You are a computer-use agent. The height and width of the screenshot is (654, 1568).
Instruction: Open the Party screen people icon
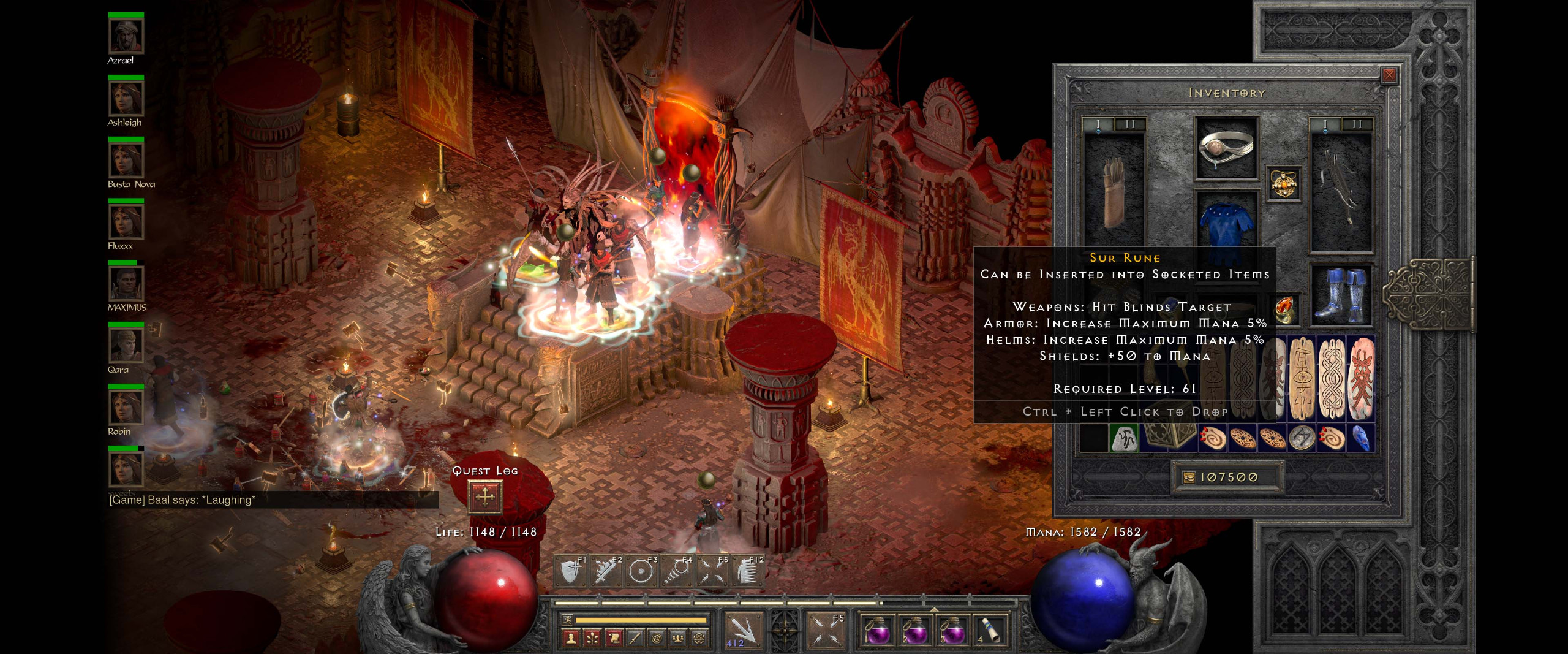(678, 640)
